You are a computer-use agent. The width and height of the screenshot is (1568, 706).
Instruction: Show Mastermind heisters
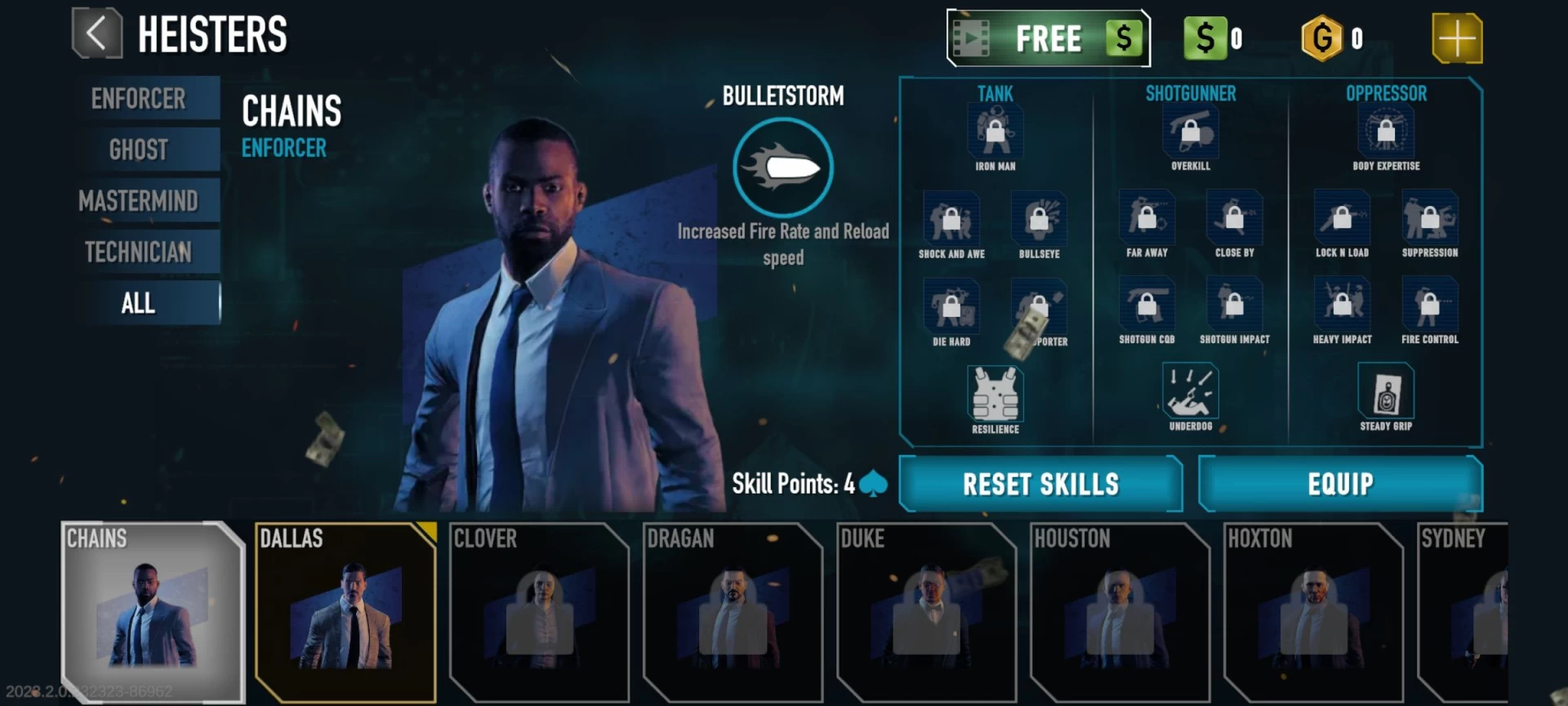tap(139, 201)
